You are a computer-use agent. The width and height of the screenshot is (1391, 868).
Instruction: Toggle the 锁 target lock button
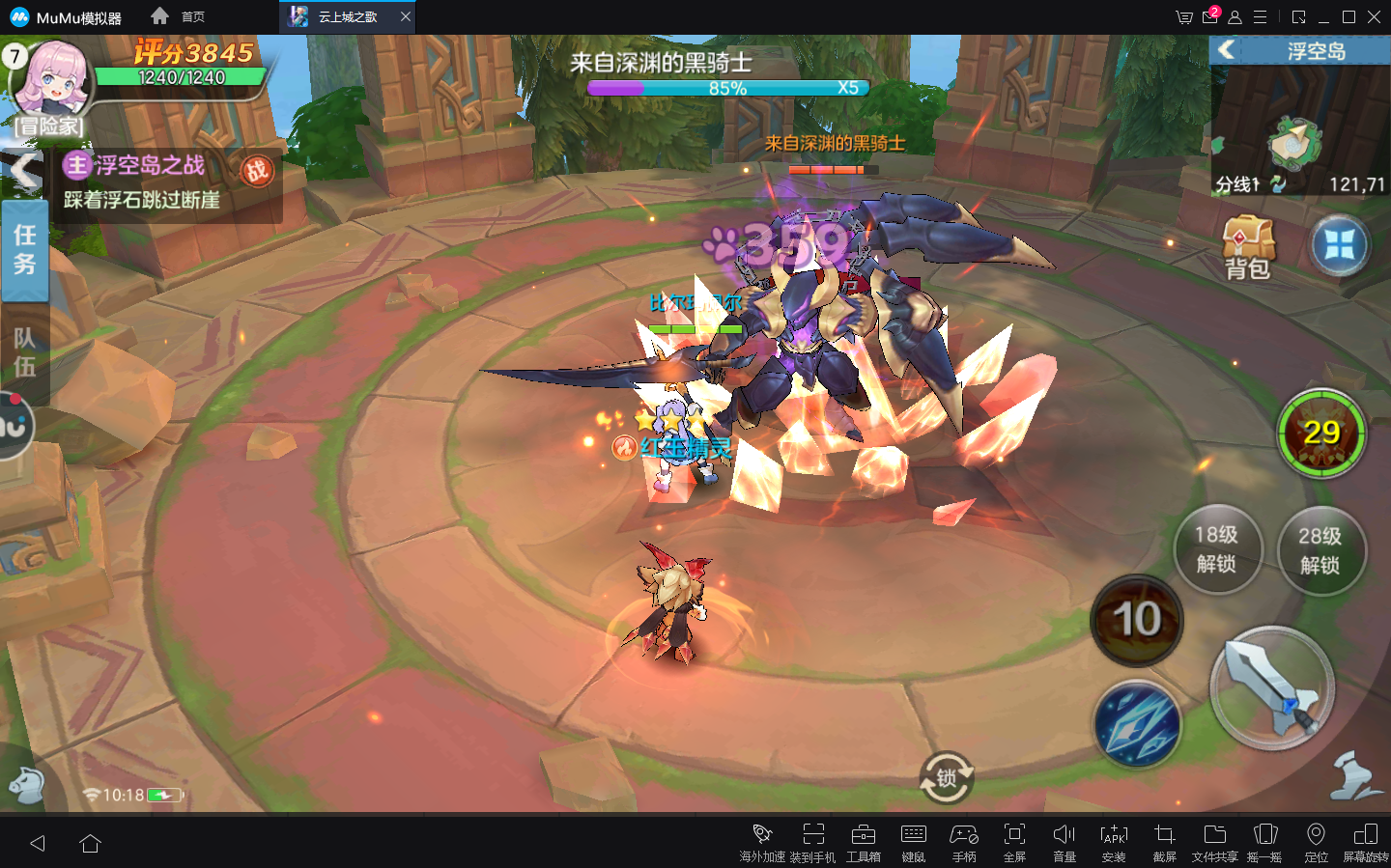tap(946, 778)
